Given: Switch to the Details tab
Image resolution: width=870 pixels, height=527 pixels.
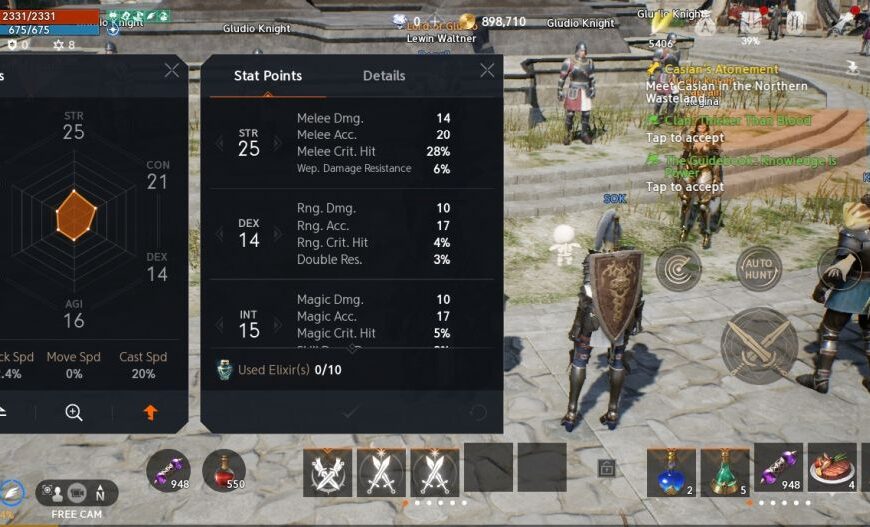Looking at the screenshot, I should click(x=384, y=76).
